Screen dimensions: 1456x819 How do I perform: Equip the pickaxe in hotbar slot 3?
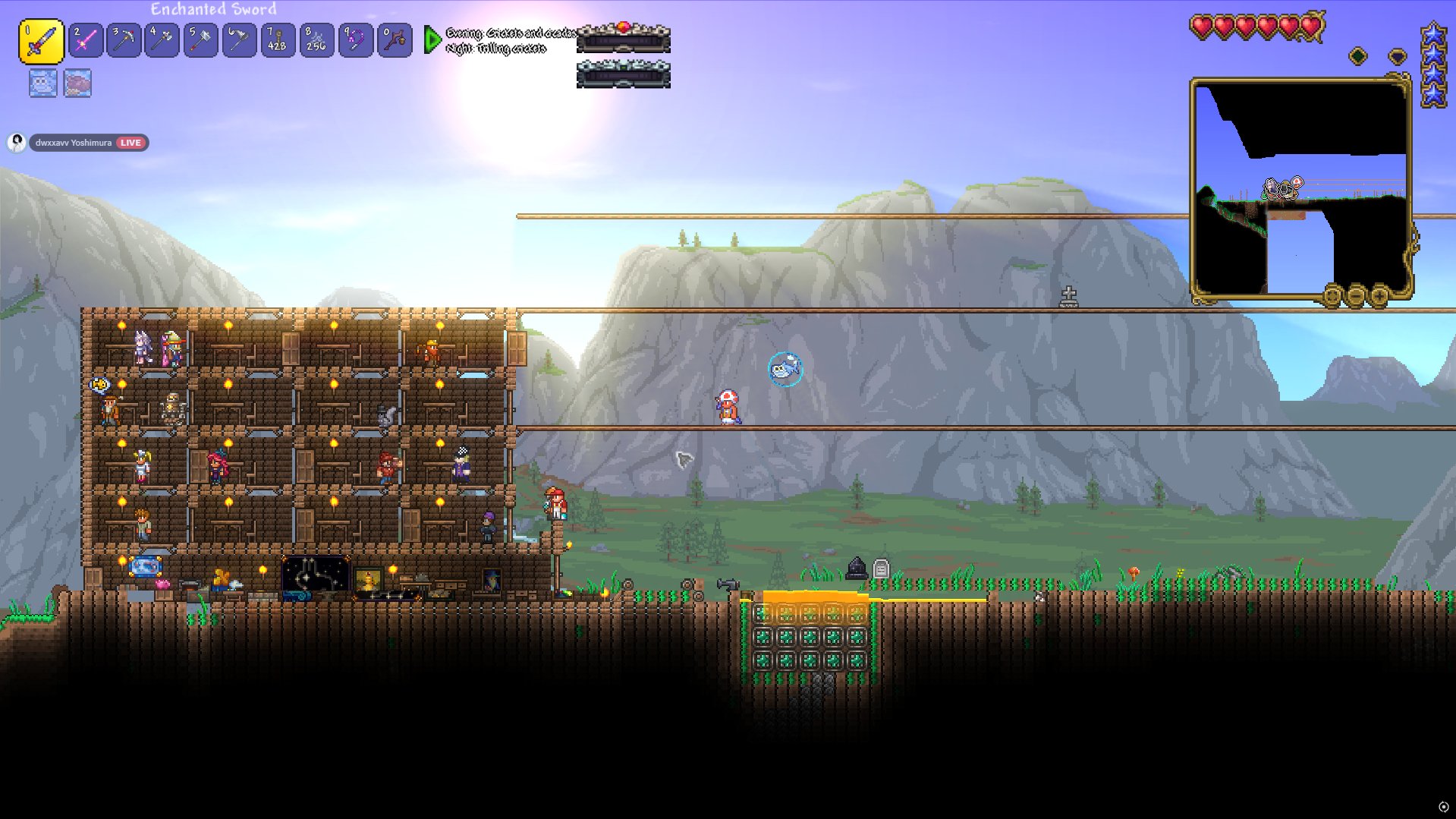click(x=124, y=41)
